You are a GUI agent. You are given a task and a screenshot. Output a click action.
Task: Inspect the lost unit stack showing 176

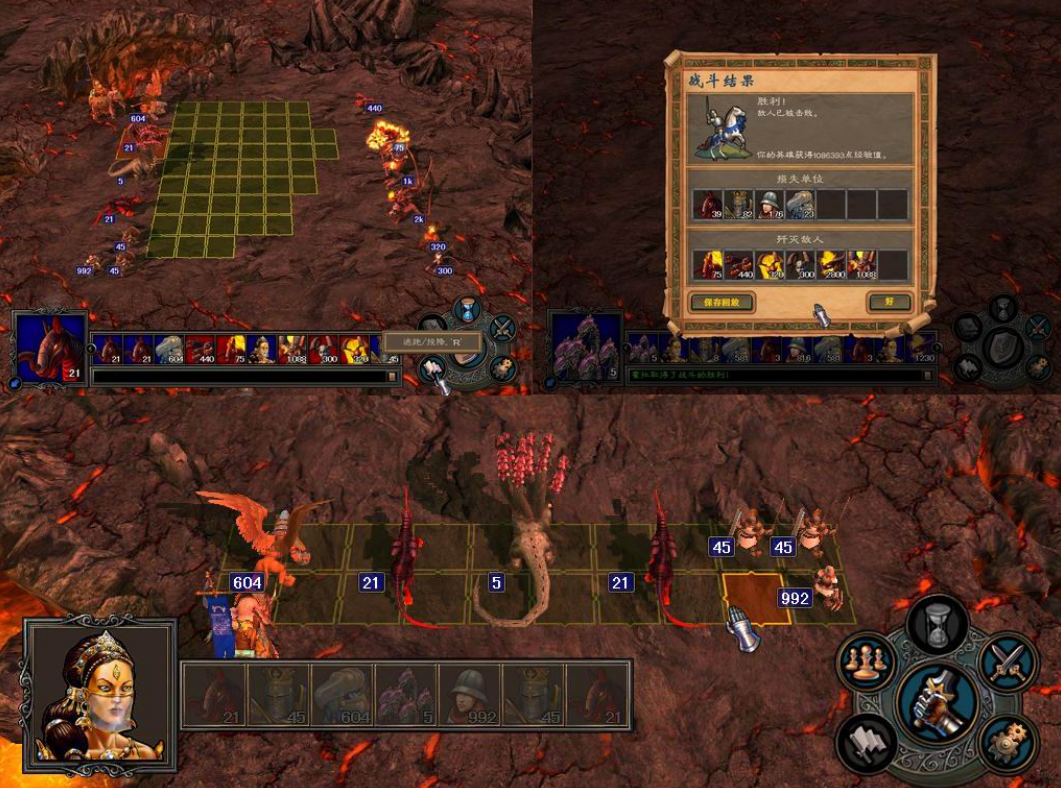pos(769,204)
